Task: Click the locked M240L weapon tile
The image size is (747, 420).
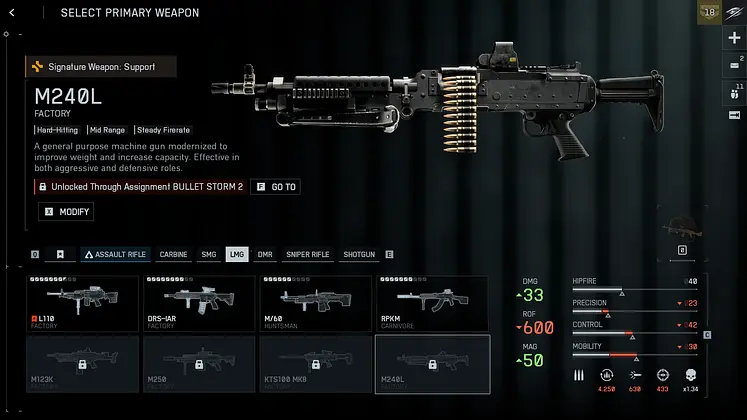Action: pos(432,362)
